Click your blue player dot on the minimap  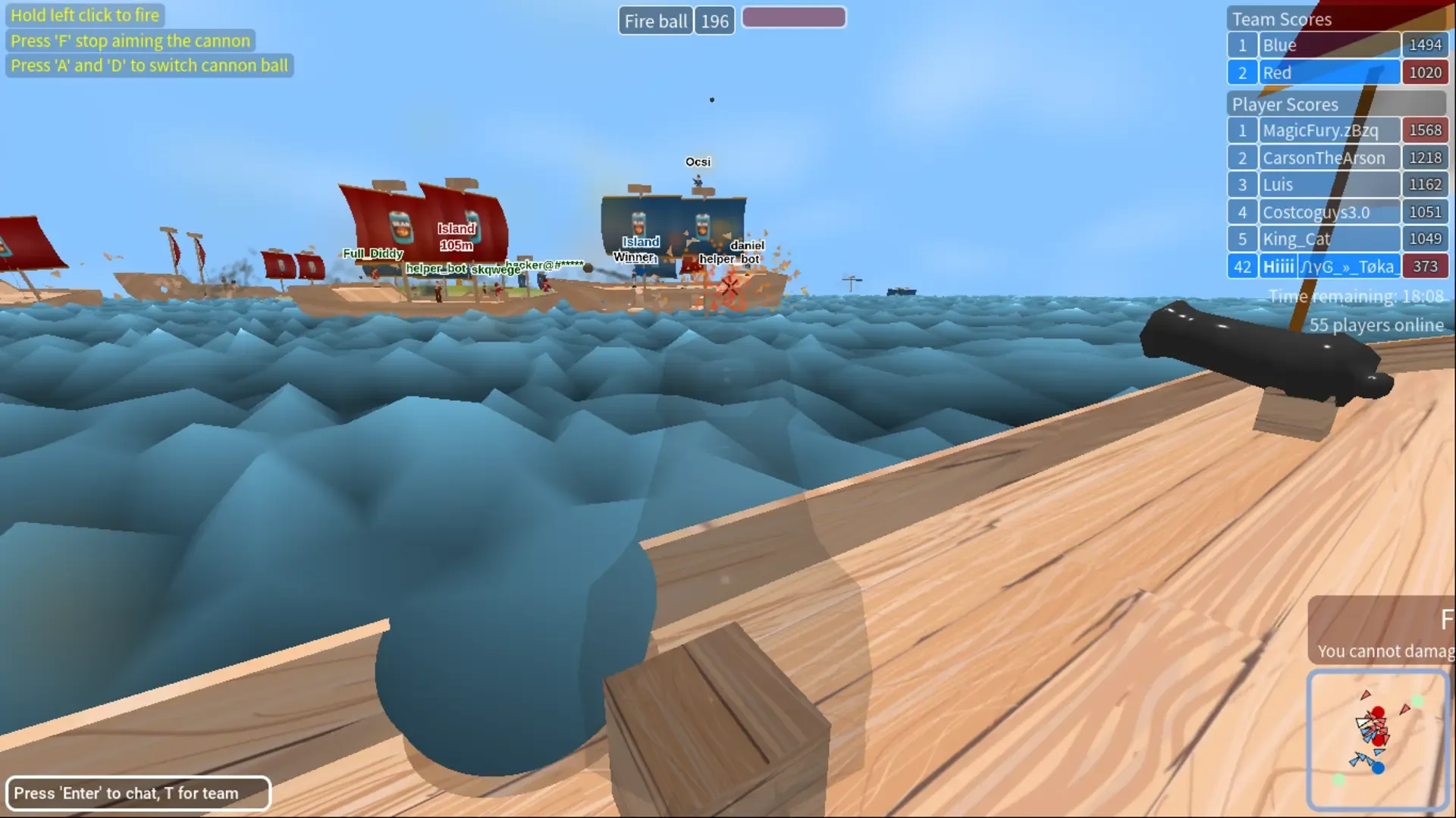[1378, 768]
